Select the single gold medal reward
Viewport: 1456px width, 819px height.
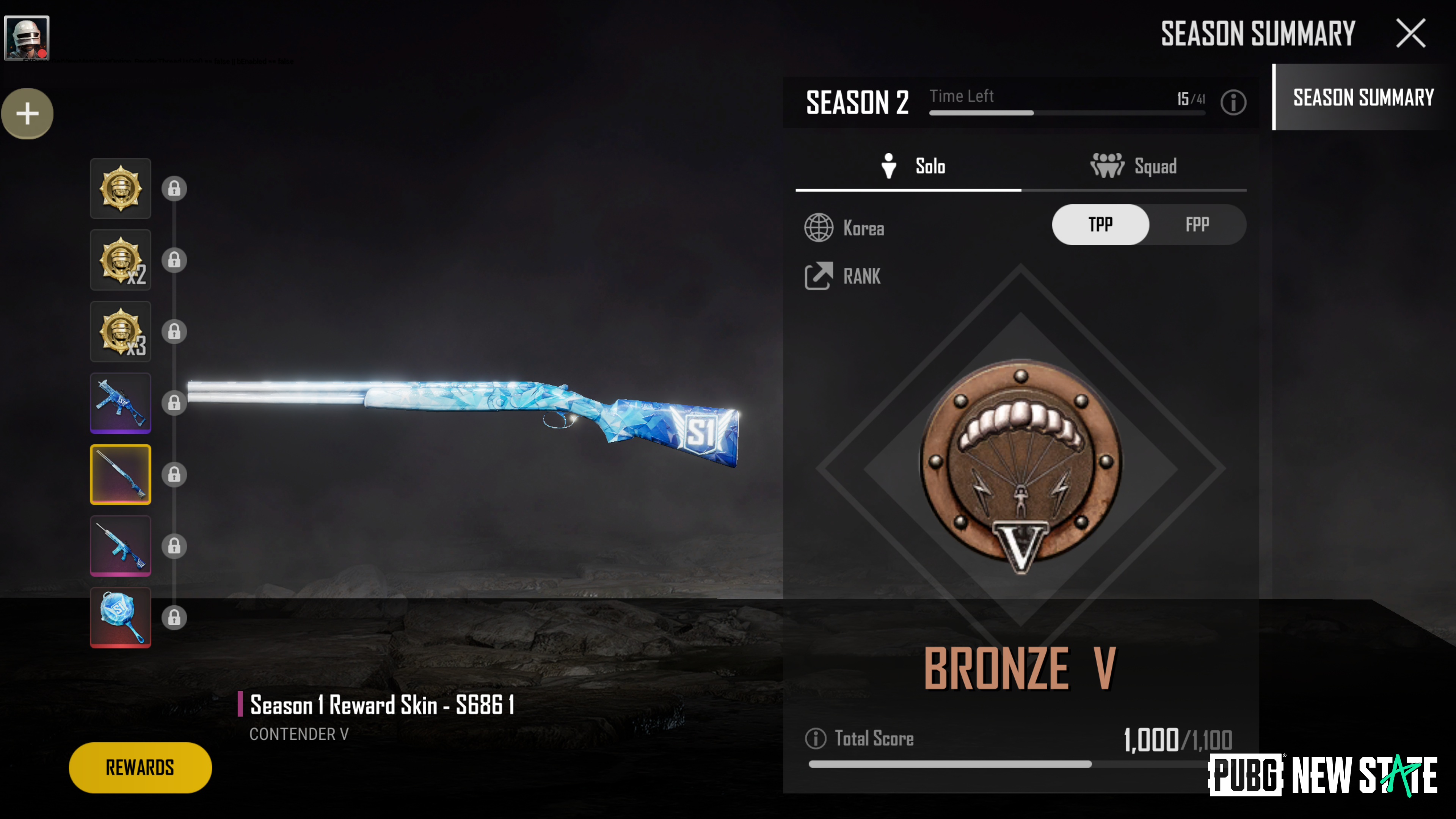point(121,188)
